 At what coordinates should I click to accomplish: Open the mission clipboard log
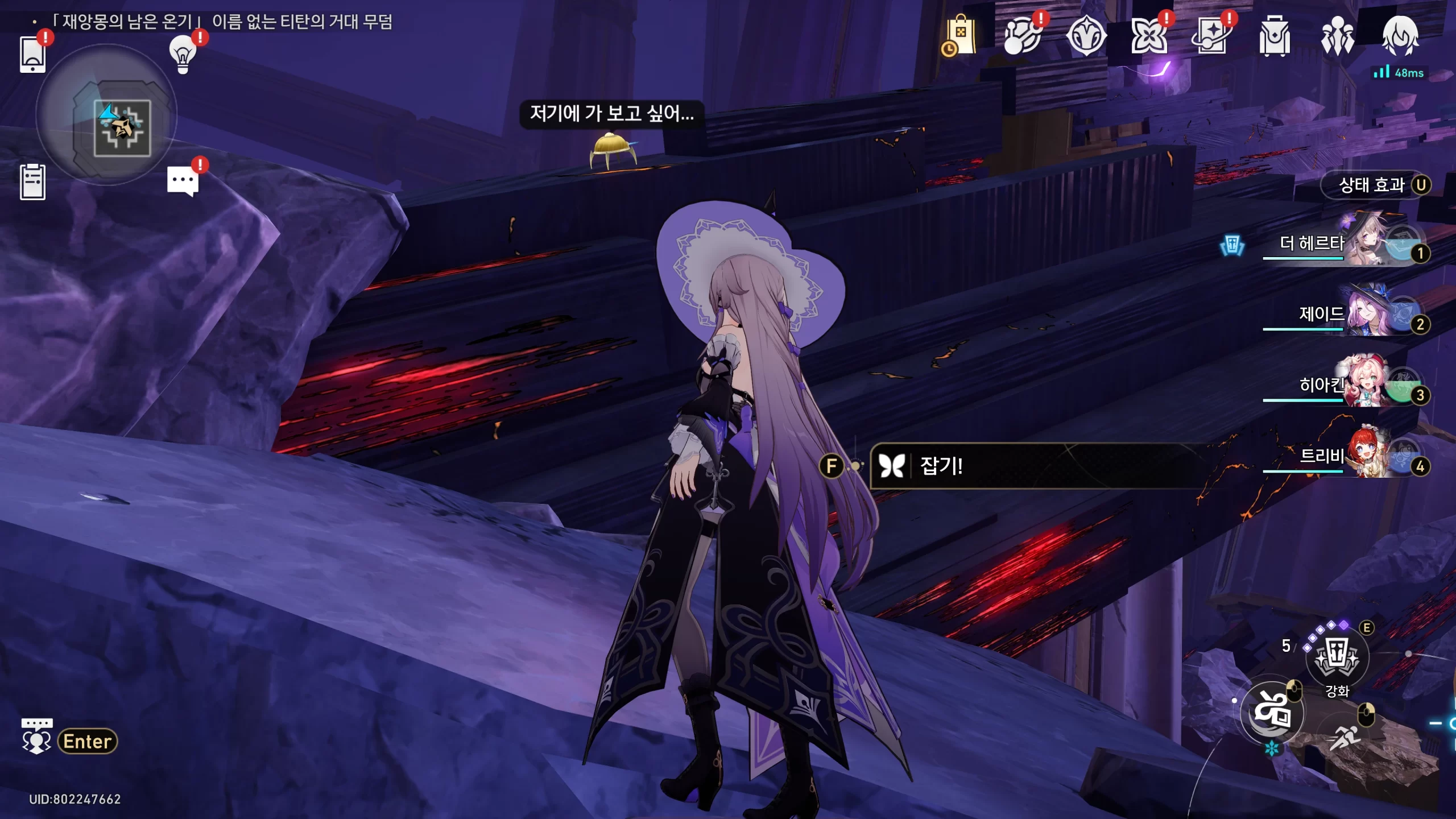coord(32,182)
